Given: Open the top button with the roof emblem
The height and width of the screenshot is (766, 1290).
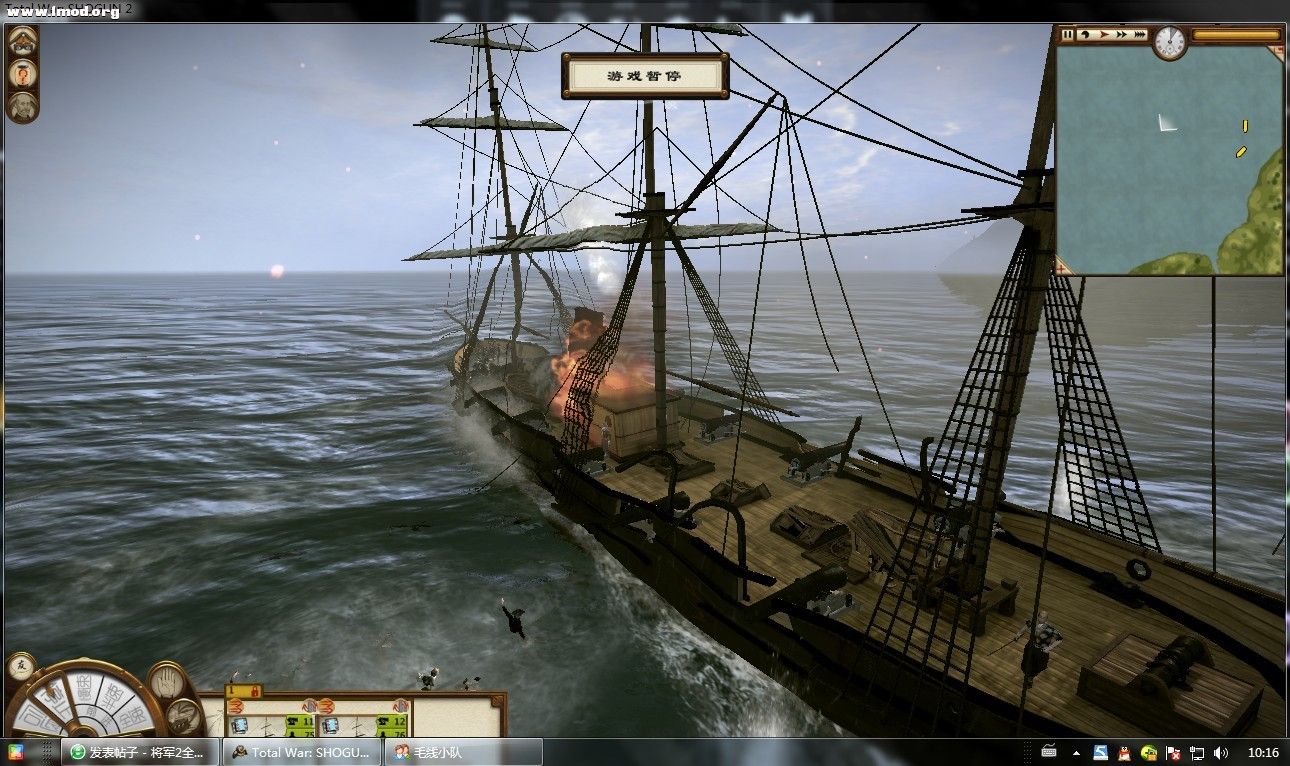Looking at the screenshot, I should [x=22, y=41].
